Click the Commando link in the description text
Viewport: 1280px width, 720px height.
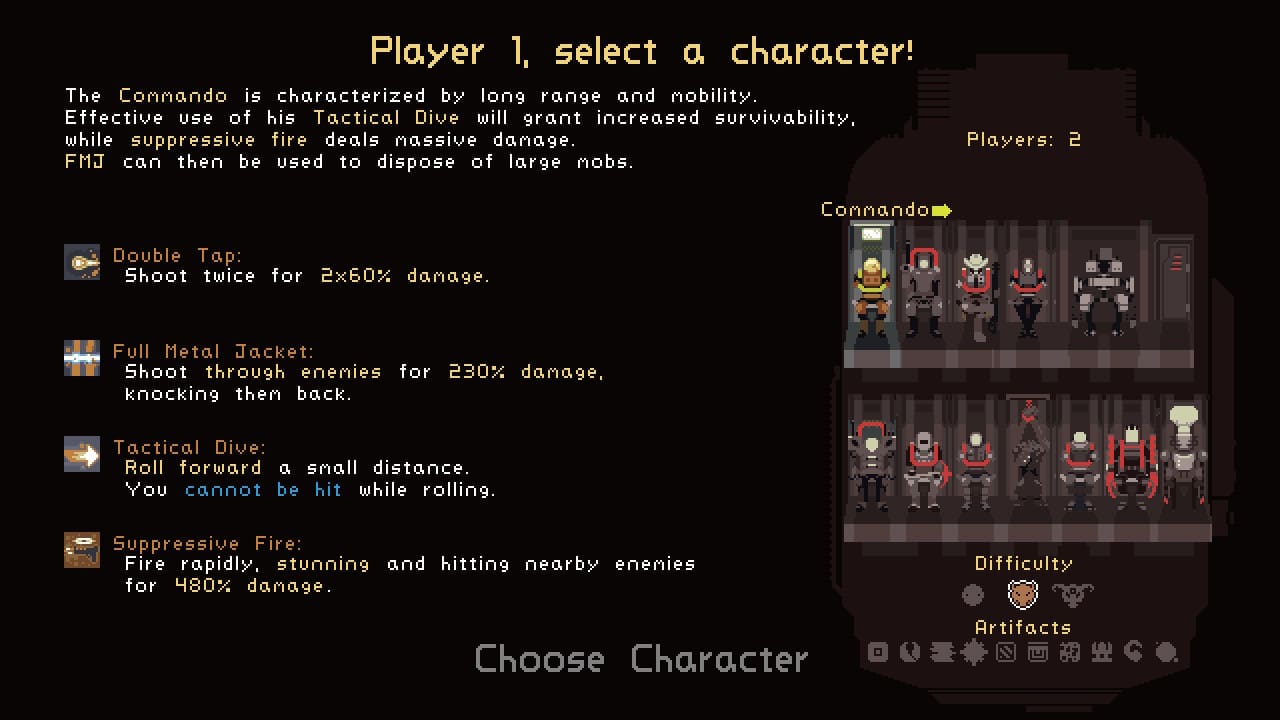point(172,95)
